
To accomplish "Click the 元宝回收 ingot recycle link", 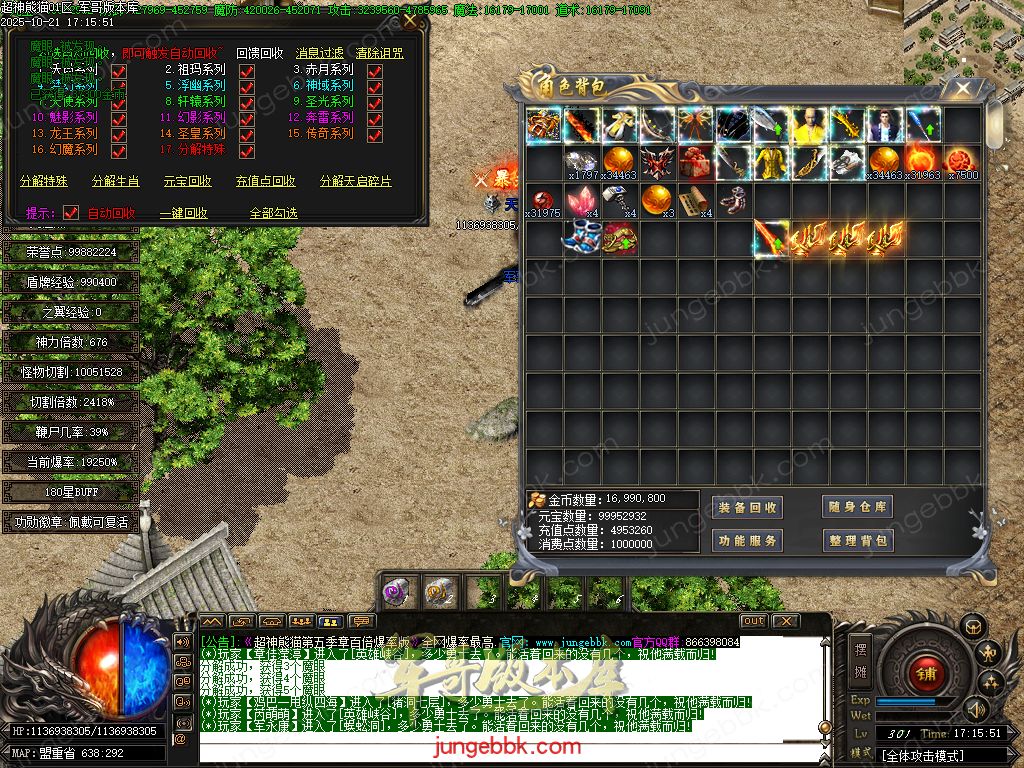I will click(x=188, y=181).
